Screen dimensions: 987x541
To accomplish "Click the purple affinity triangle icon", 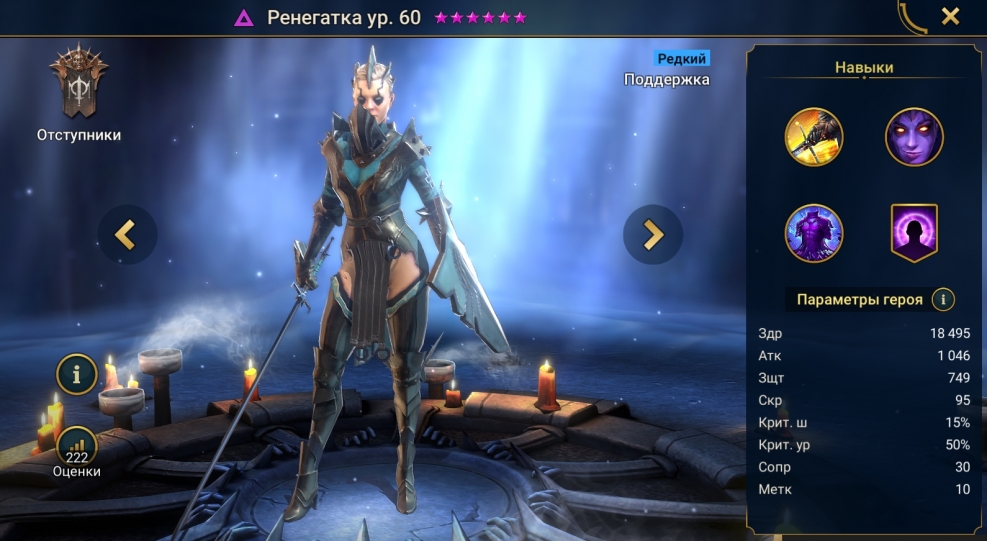I will click(x=244, y=18).
